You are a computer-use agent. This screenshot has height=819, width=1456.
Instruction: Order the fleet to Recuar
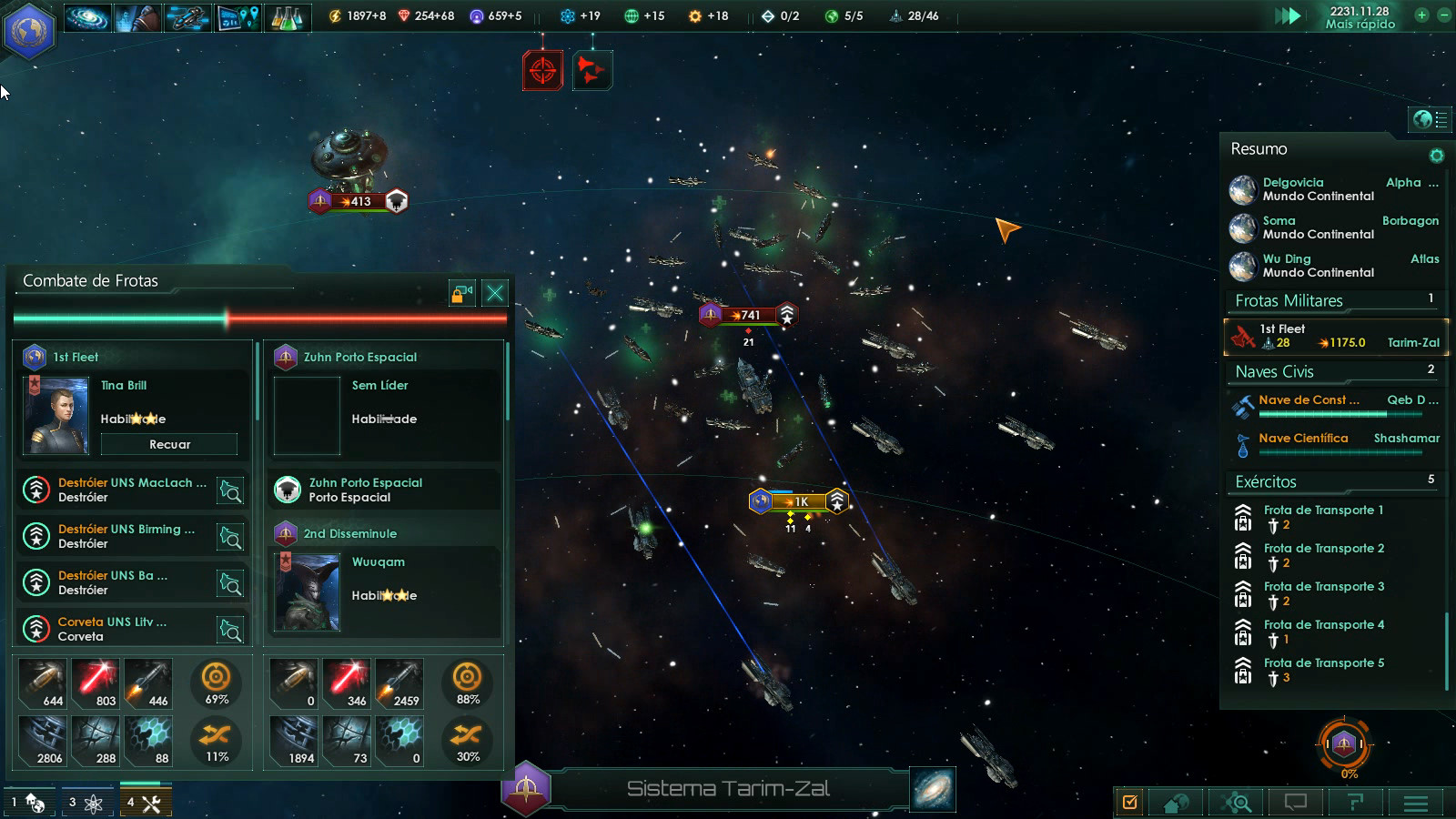click(169, 444)
